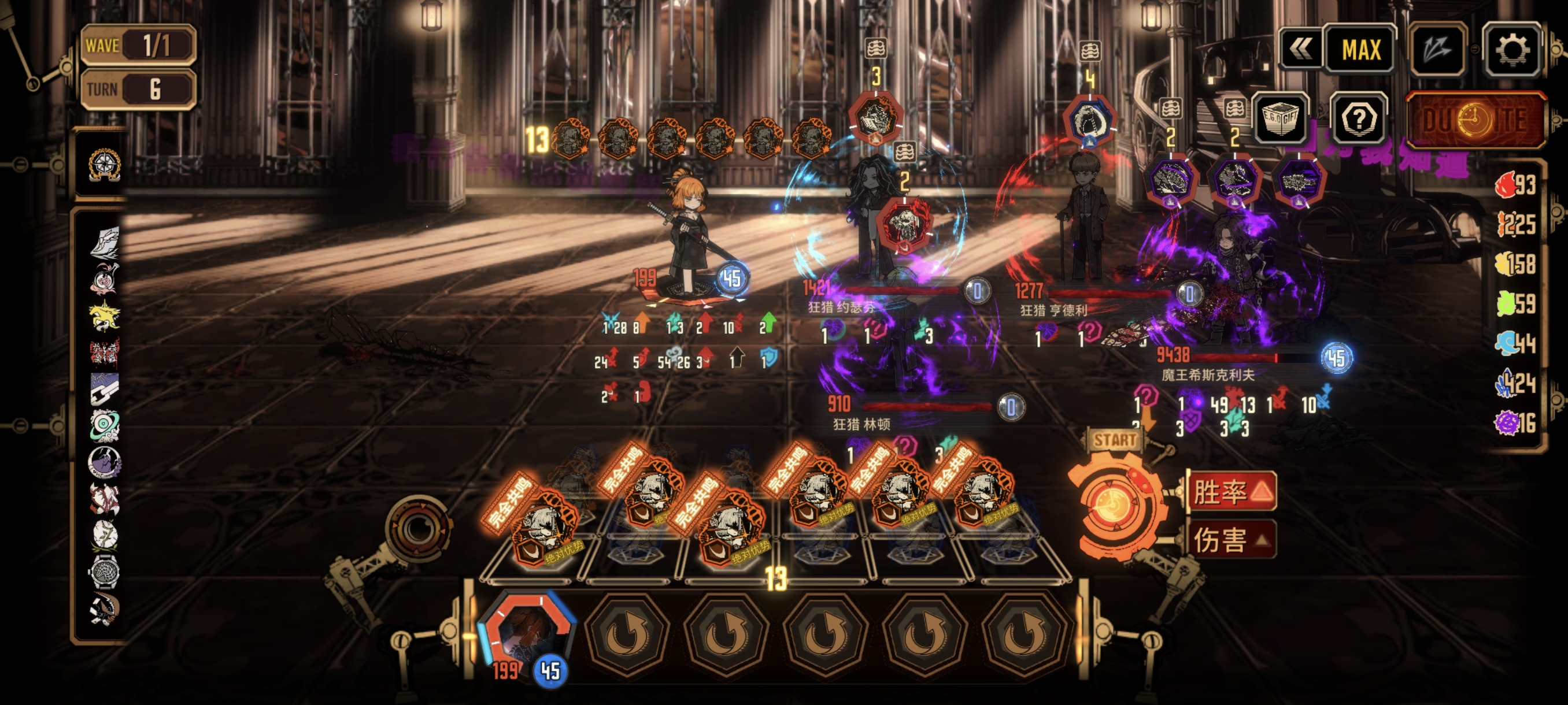Choose the 胜率 win rate auto-select
The image size is (1568, 705).
coord(1232,491)
